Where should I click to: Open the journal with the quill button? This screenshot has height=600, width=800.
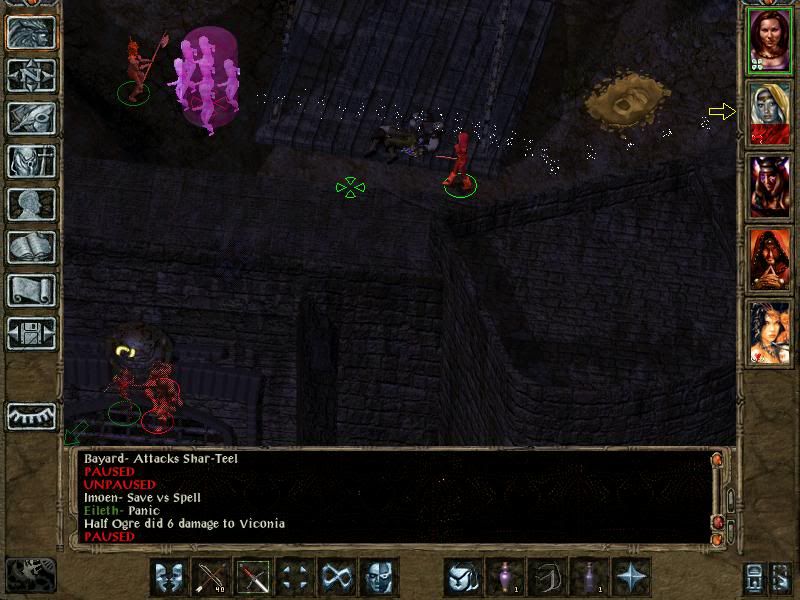31,118
